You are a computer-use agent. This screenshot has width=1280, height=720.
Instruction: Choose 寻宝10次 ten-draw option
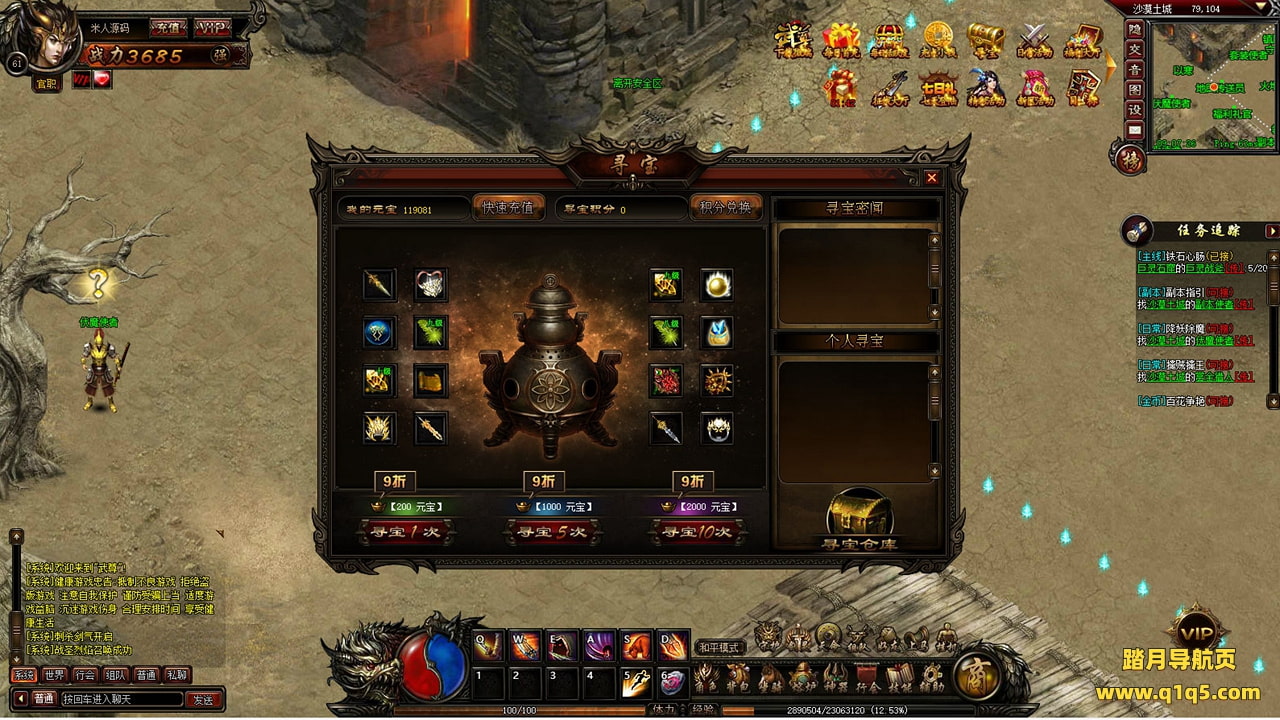click(x=696, y=532)
